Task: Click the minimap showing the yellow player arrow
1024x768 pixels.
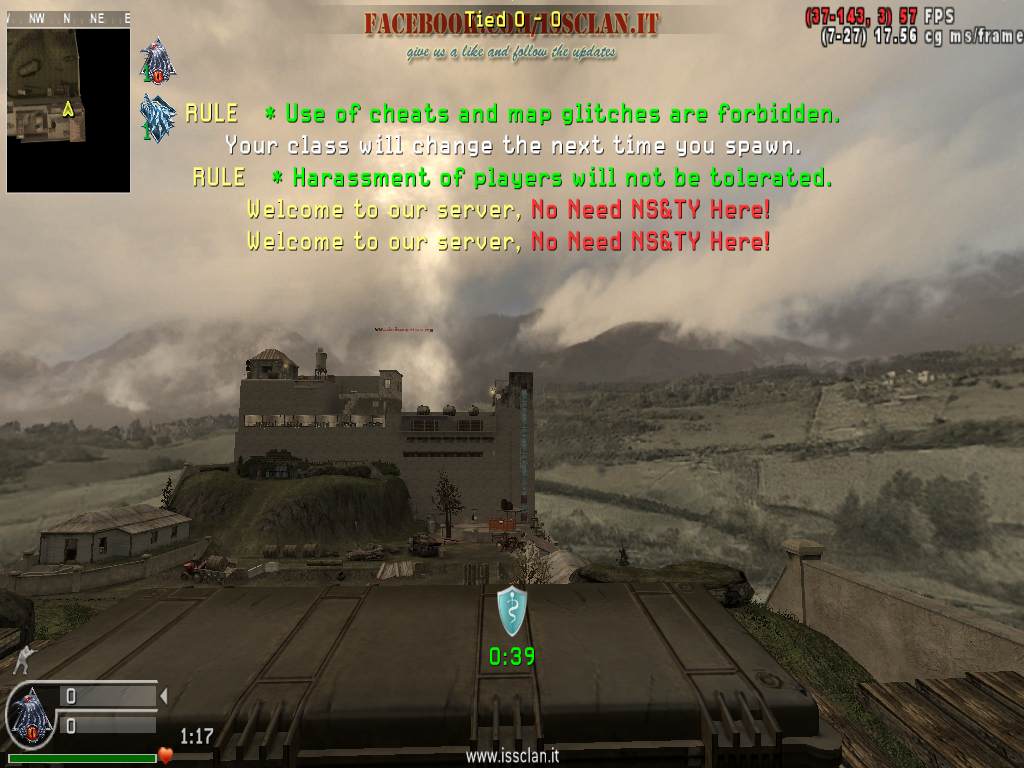Action: tap(68, 108)
